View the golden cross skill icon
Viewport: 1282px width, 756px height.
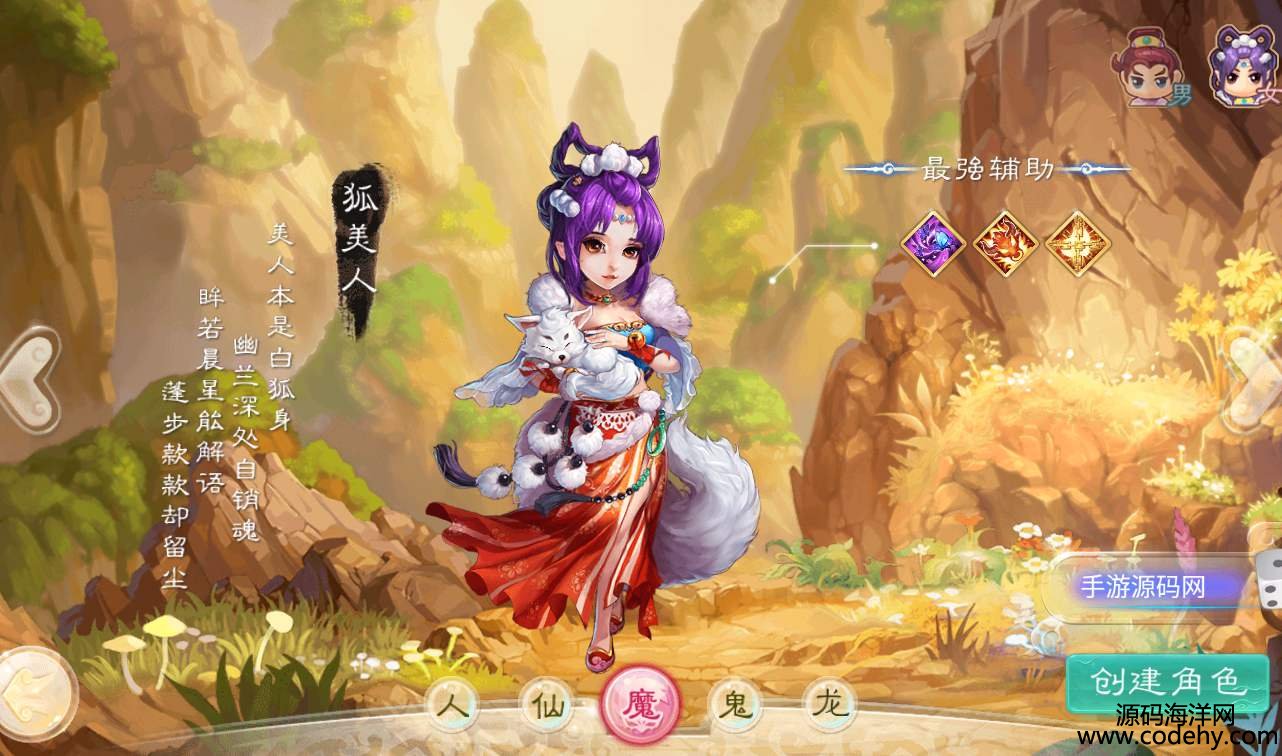(1077, 241)
